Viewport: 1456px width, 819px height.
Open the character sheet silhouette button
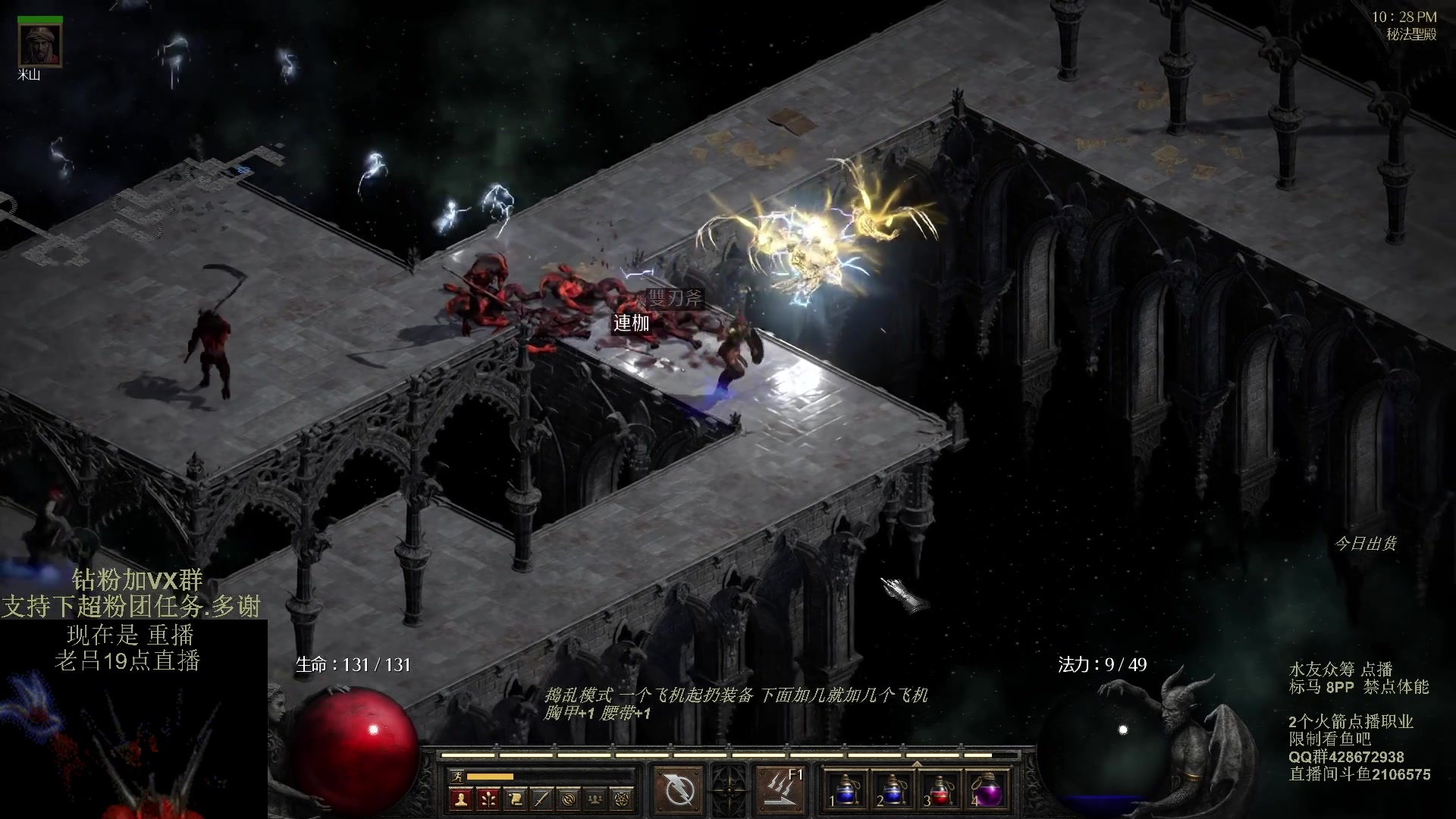[x=460, y=799]
